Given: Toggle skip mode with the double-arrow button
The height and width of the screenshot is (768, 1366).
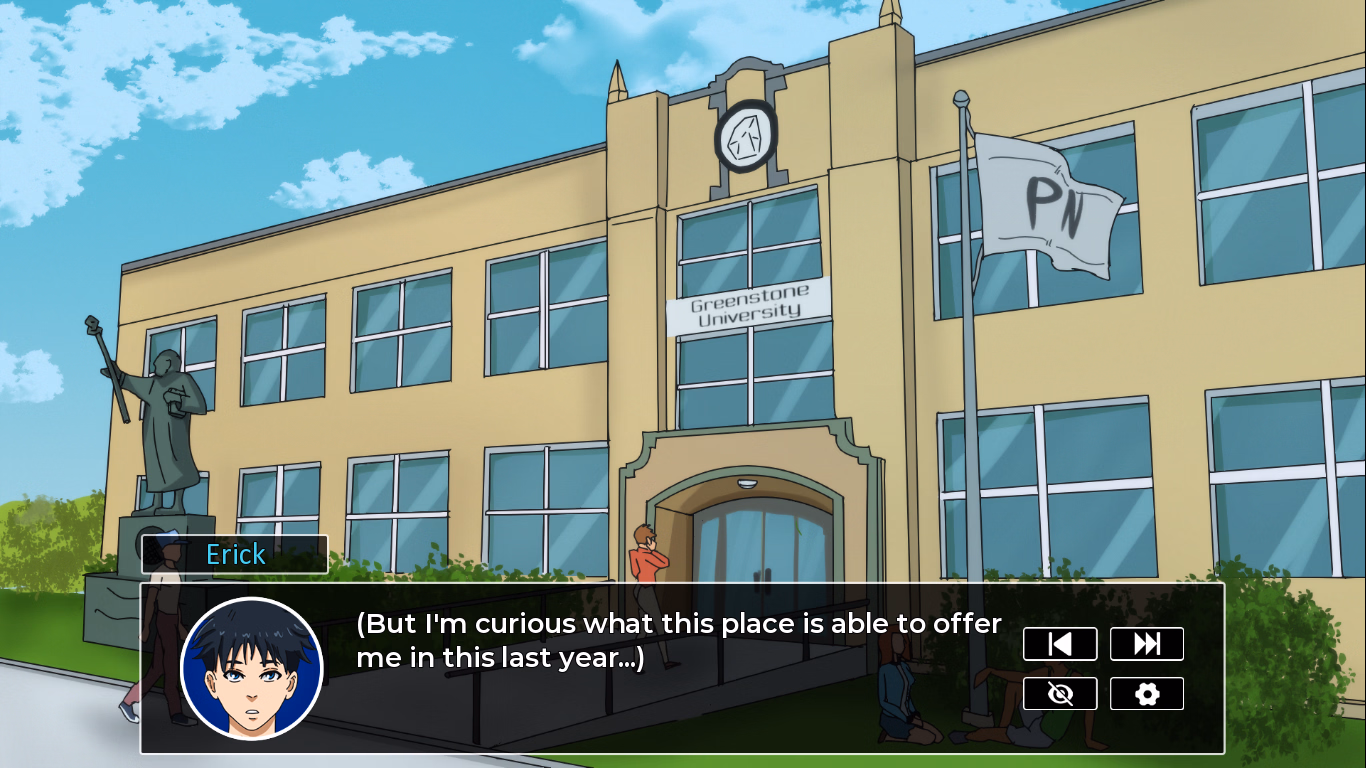Looking at the screenshot, I should point(1146,643).
